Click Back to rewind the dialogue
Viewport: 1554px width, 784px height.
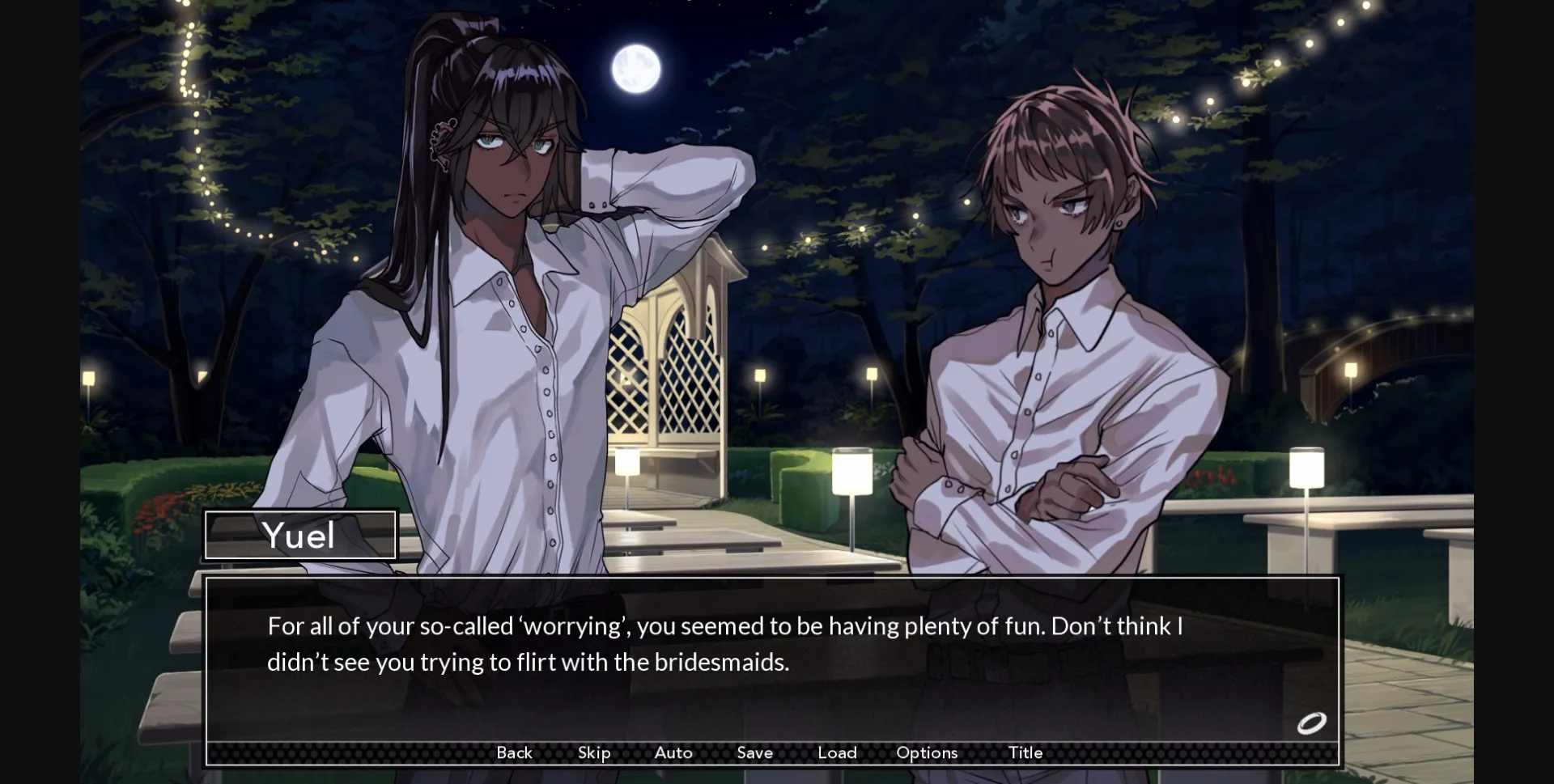[x=514, y=752]
